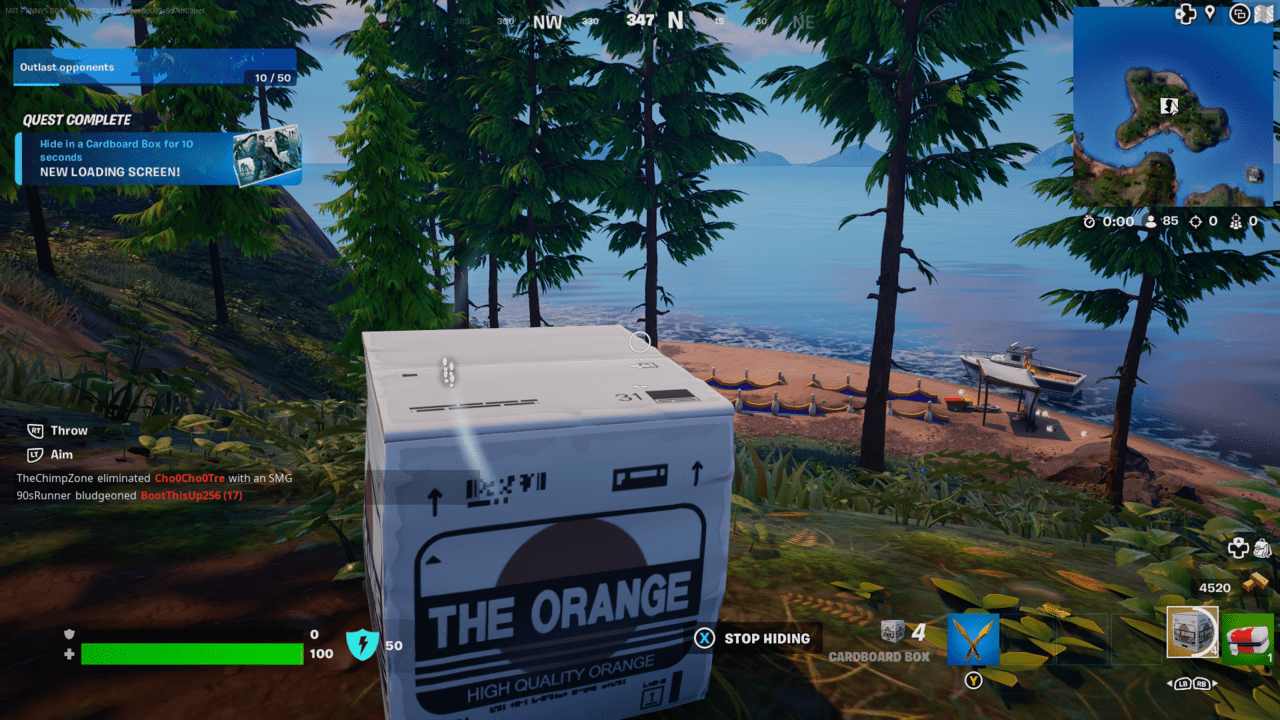Click the map marker pin icon
The width and height of the screenshot is (1280, 720).
(1210, 13)
